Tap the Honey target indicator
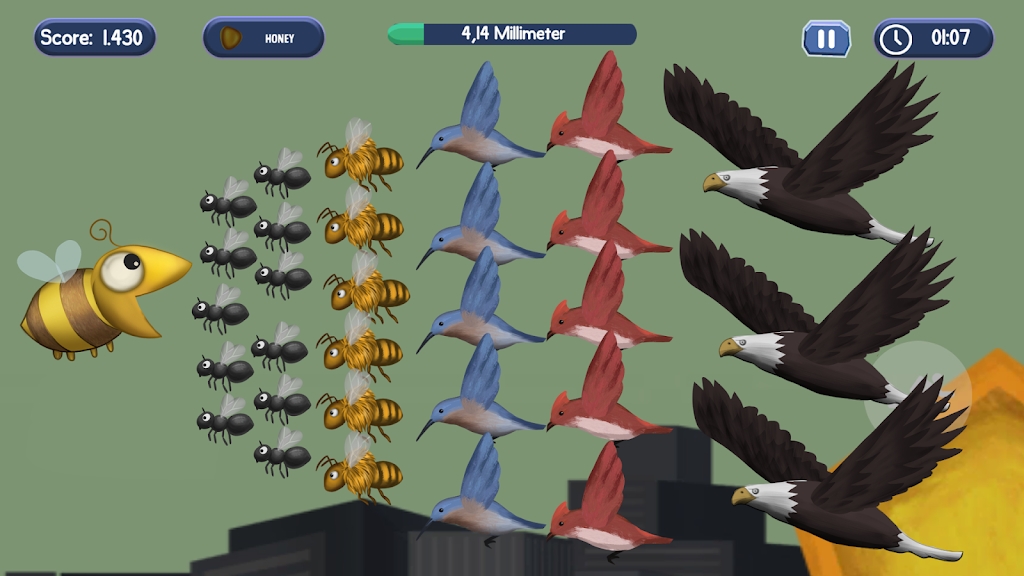This screenshot has height=576, width=1024. click(264, 38)
